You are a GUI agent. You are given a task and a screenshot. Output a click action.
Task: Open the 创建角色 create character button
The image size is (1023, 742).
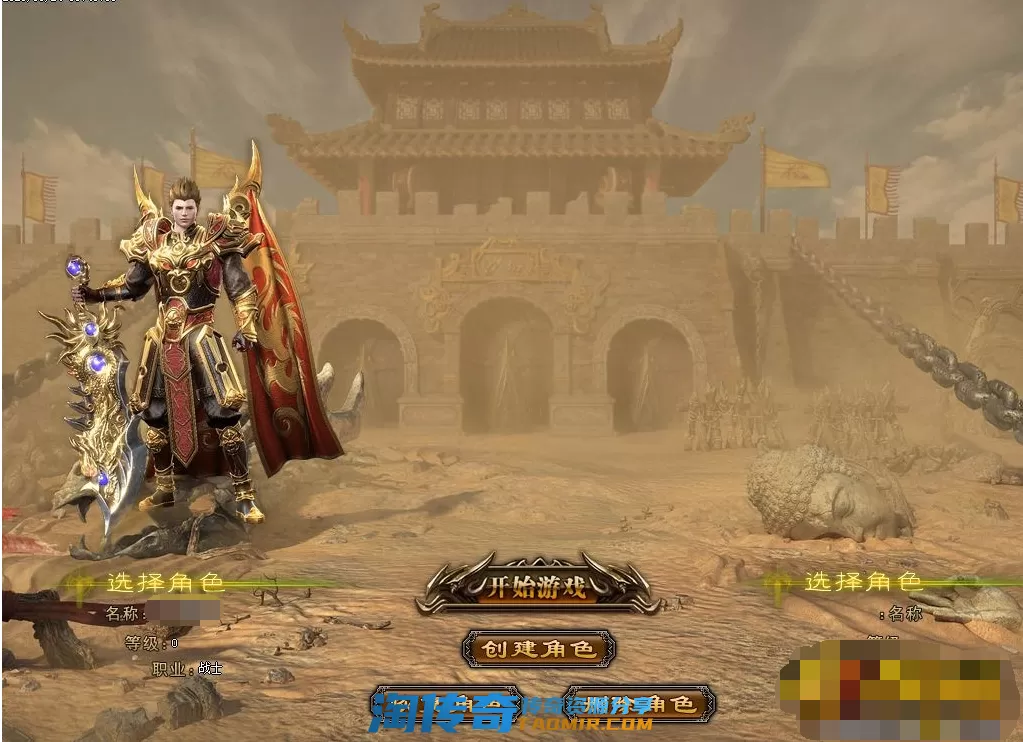pyautogui.click(x=538, y=649)
